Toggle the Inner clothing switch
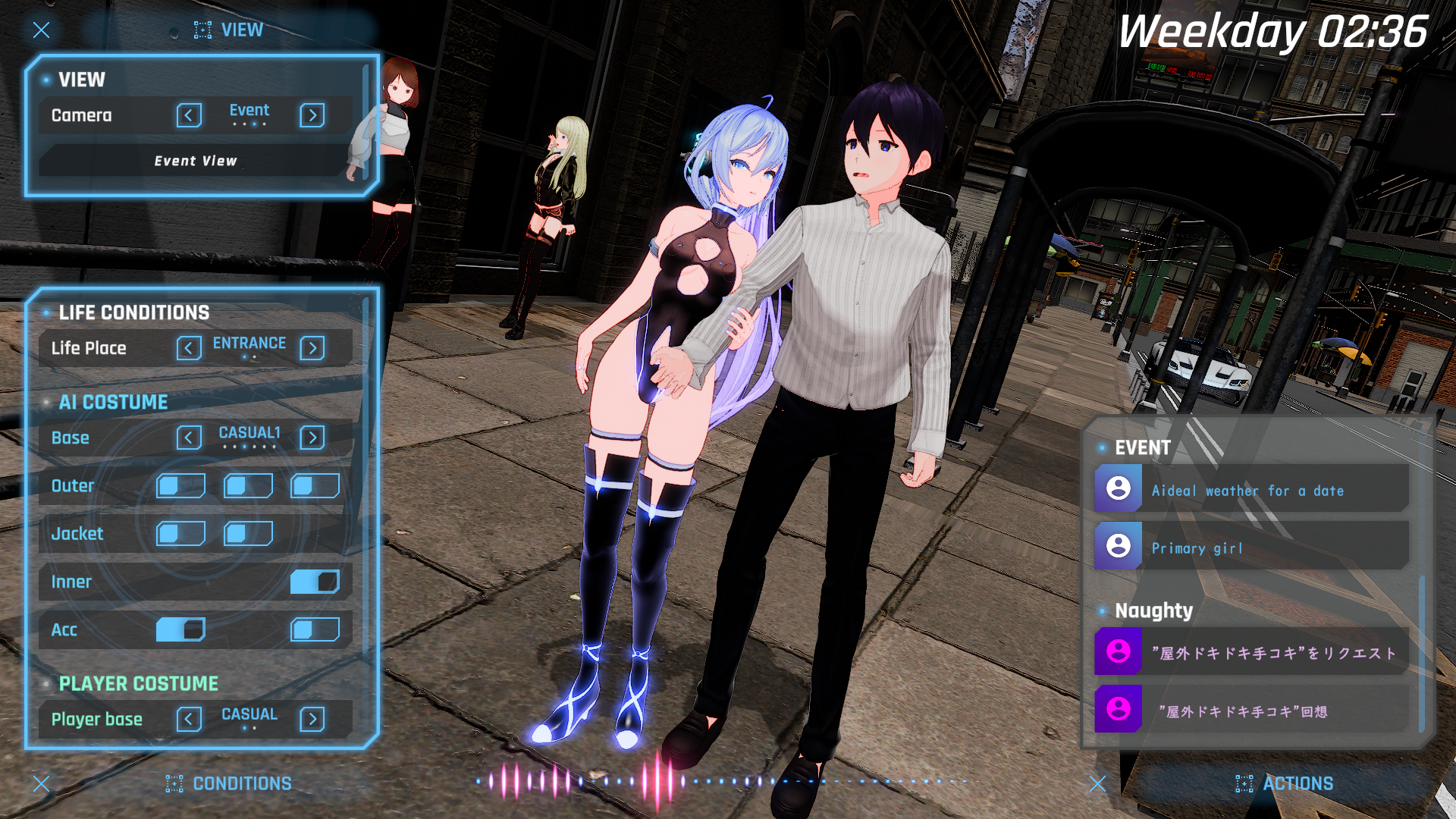1456x819 pixels. pyautogui.click(x=315, y=582)
